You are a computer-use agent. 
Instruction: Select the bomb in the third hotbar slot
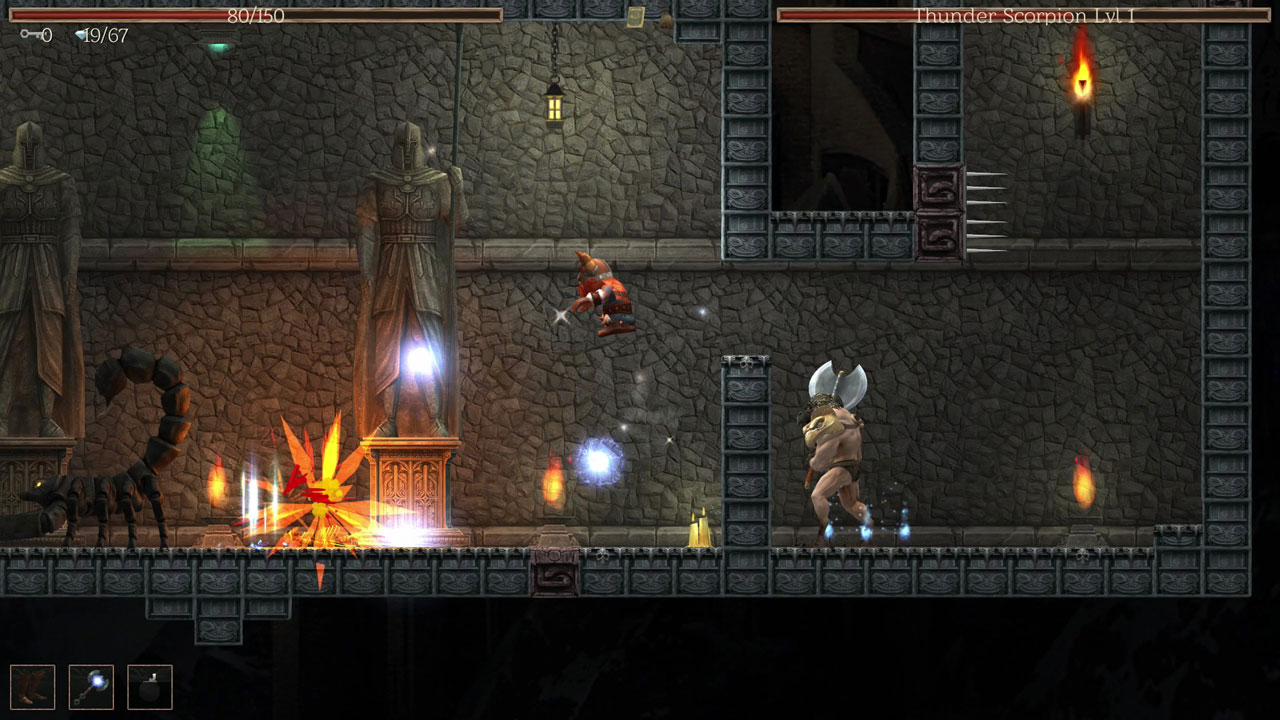pyautogui.click(x=150, y=686)
